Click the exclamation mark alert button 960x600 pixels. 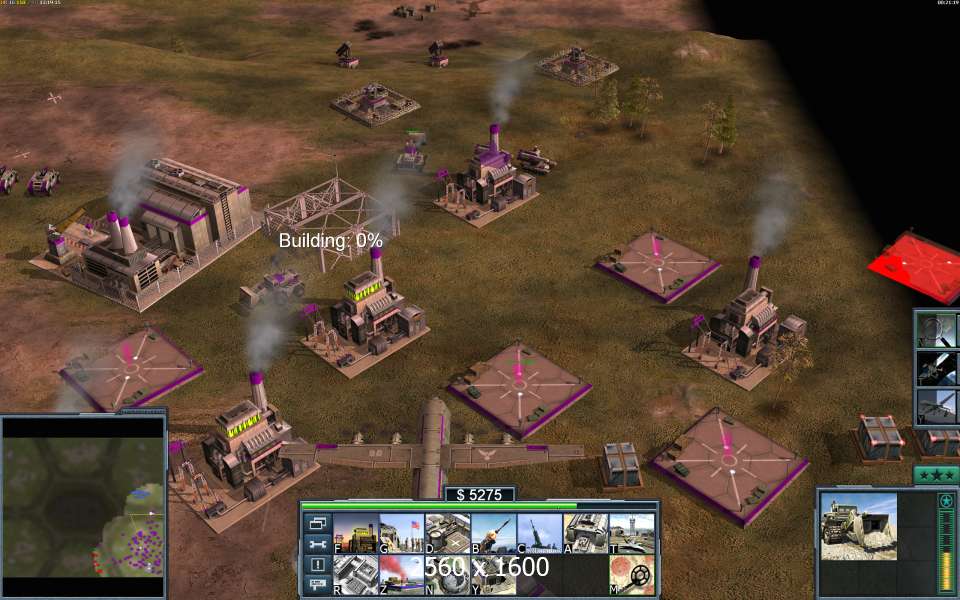pos(317,565)
